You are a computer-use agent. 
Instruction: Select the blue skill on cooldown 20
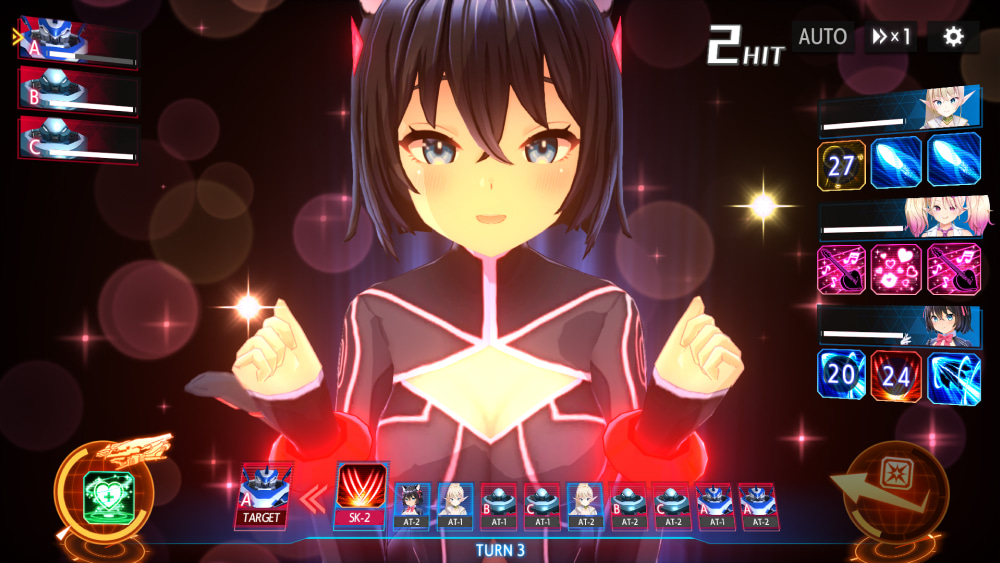tap(841, 376)
